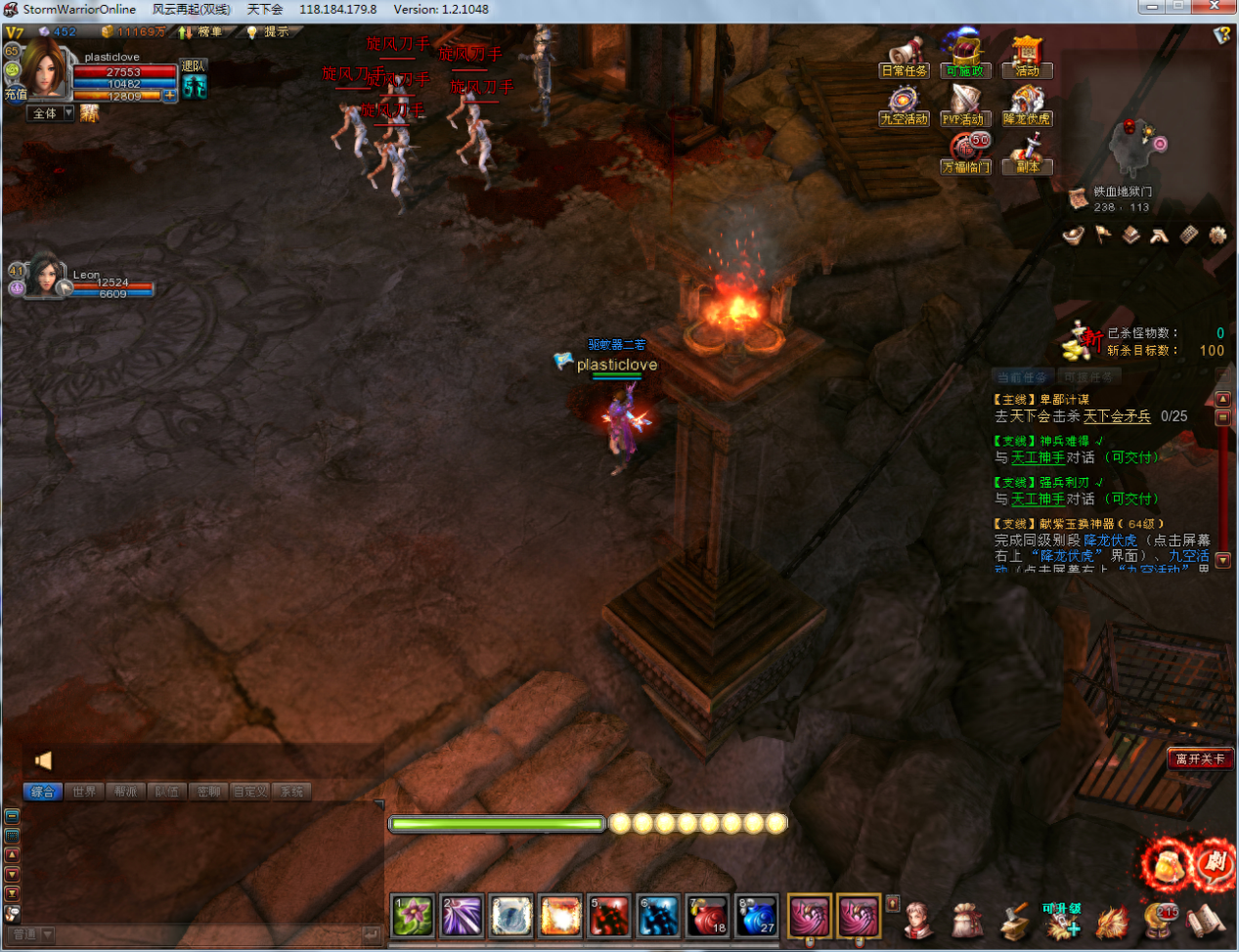Open the inventory bag icon
1239x952 pixels.
(x=966, y=921)
